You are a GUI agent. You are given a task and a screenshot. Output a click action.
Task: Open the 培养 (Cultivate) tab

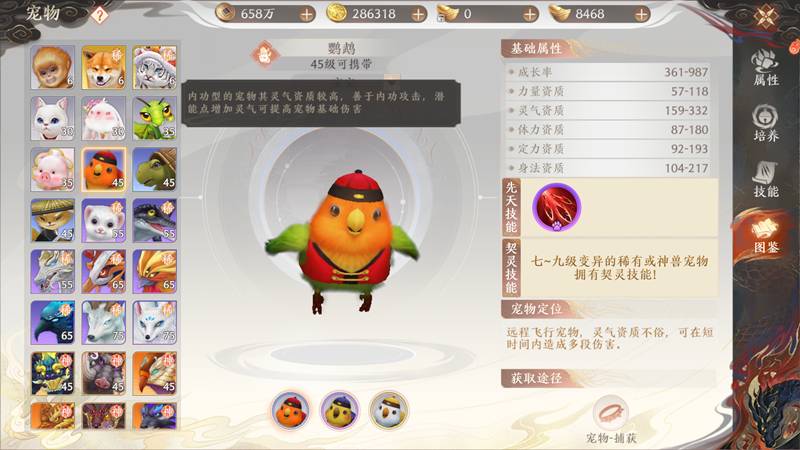766,124
